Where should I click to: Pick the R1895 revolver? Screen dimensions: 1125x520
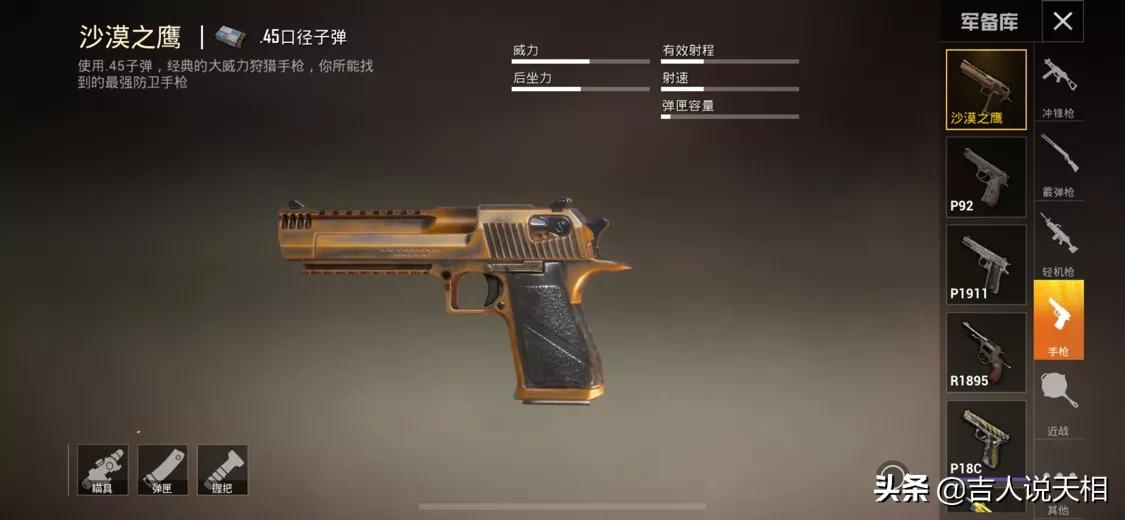(986, 352)
